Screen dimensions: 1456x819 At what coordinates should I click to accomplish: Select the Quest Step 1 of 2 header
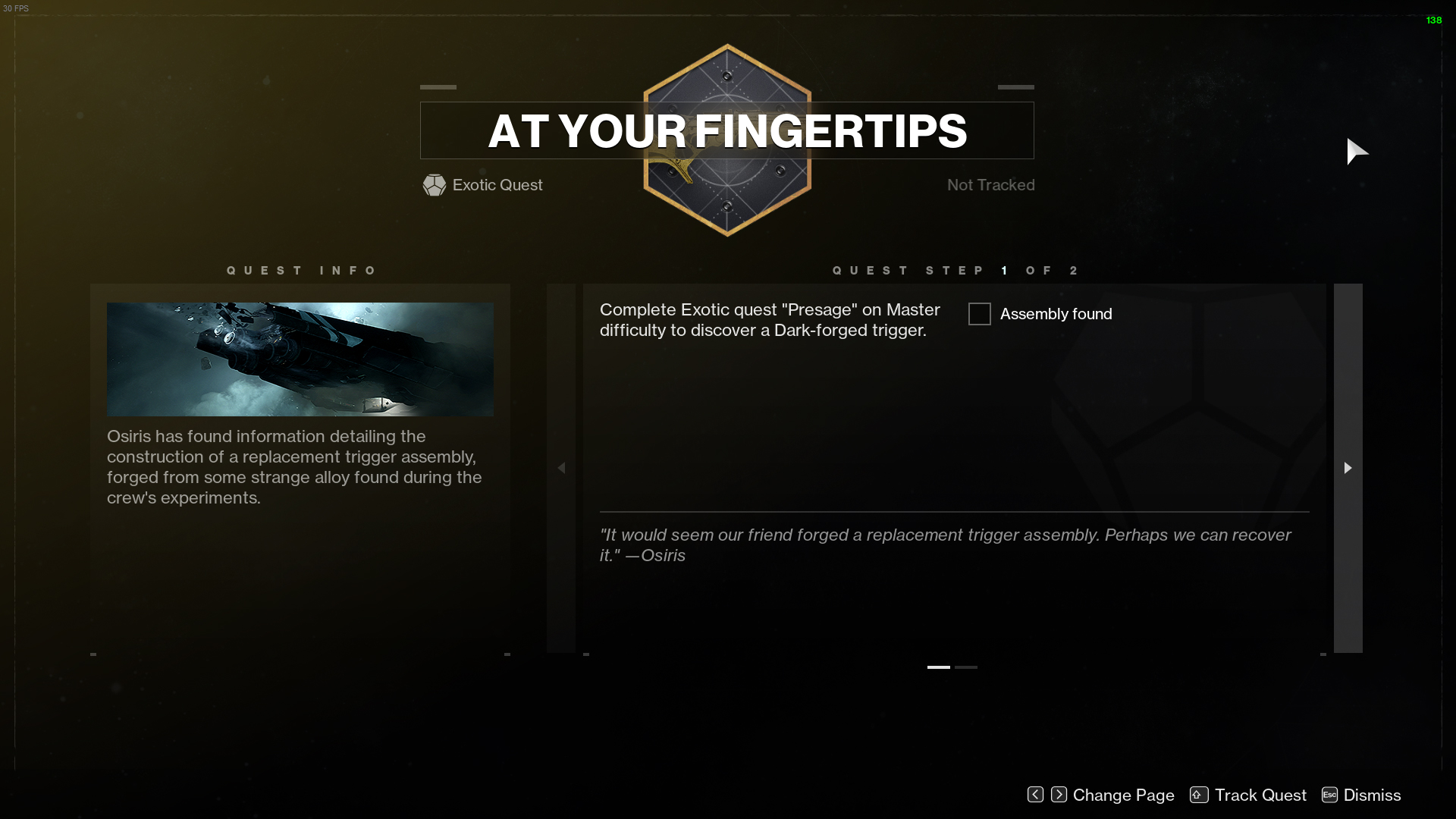click(954, 270)
